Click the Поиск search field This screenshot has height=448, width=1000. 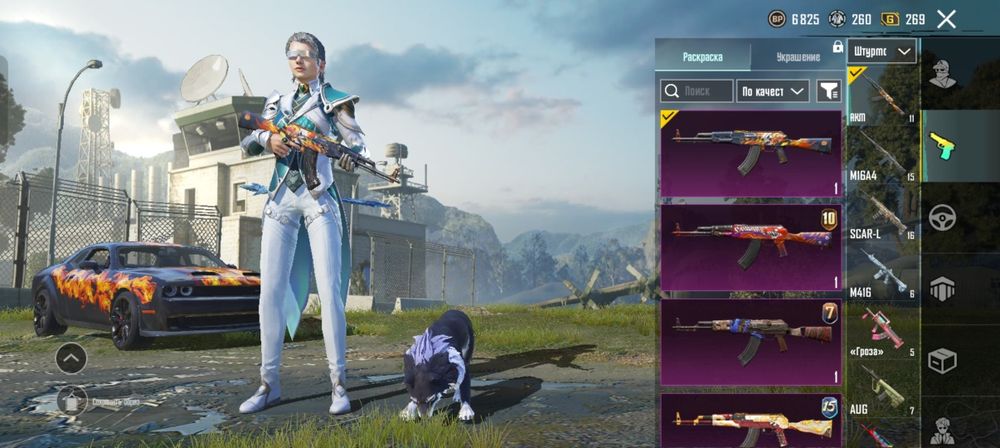click(697, 91)
